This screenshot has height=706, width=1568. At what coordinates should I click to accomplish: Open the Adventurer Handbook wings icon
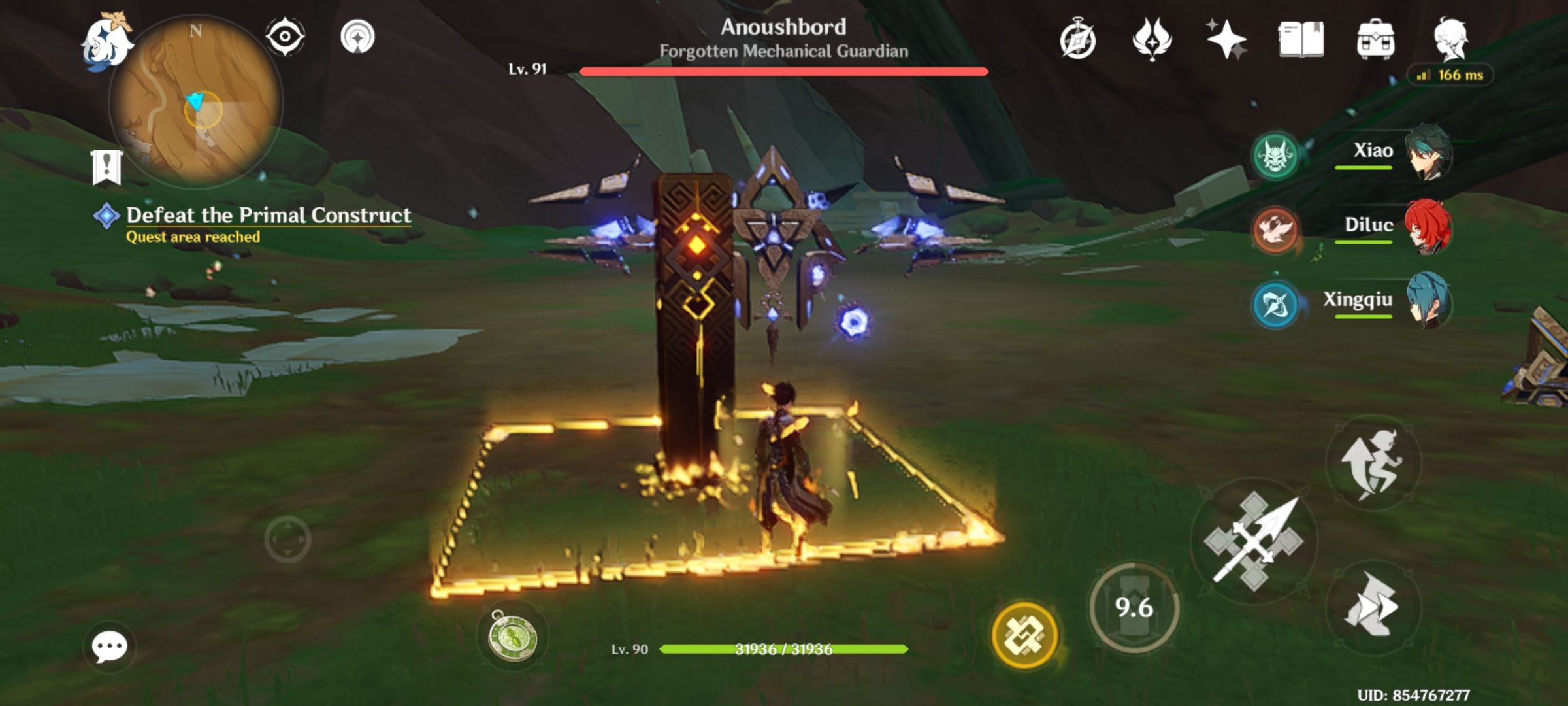1154,39
